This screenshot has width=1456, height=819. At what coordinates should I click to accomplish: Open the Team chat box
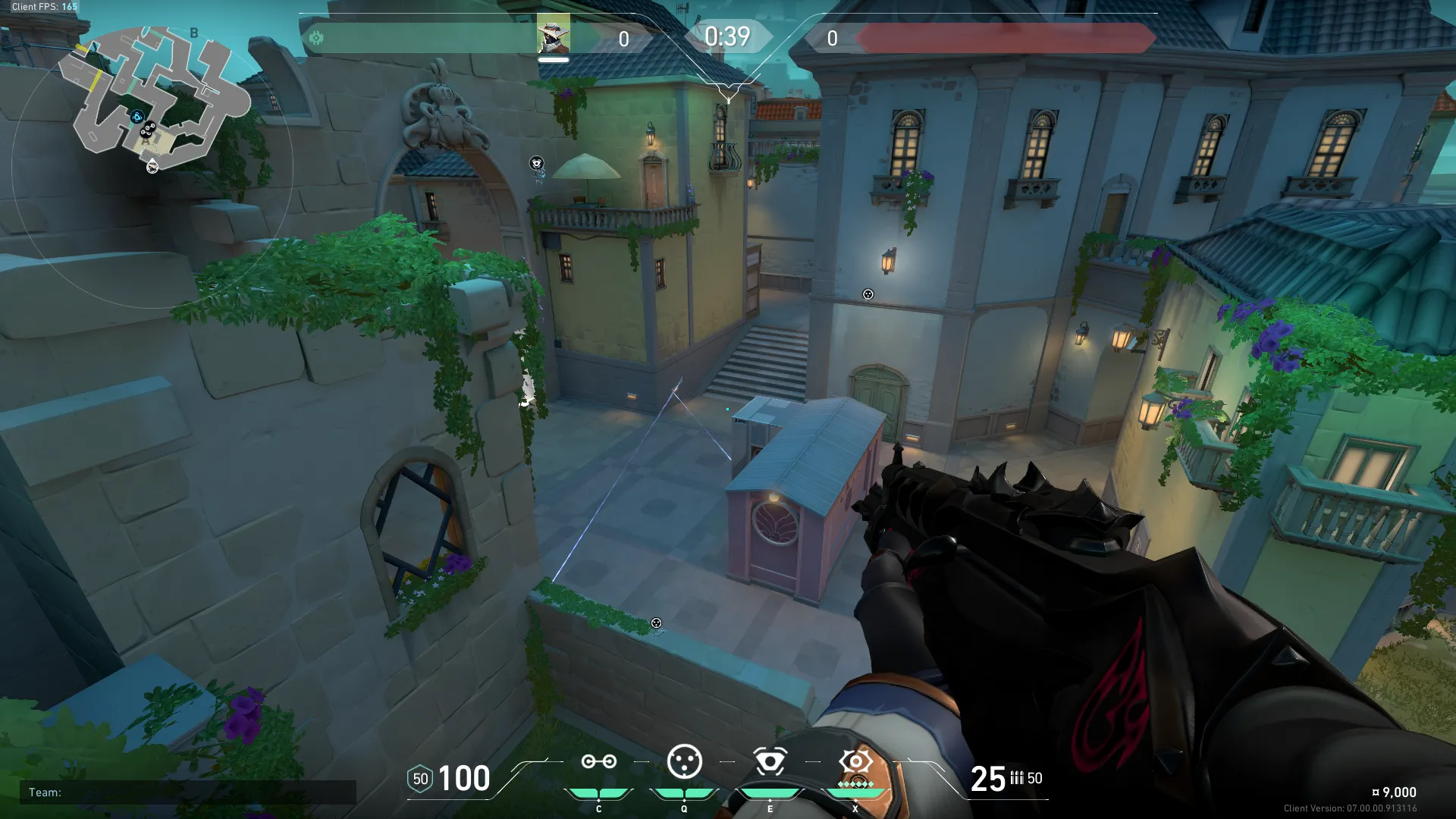click(x=188, y=792)
